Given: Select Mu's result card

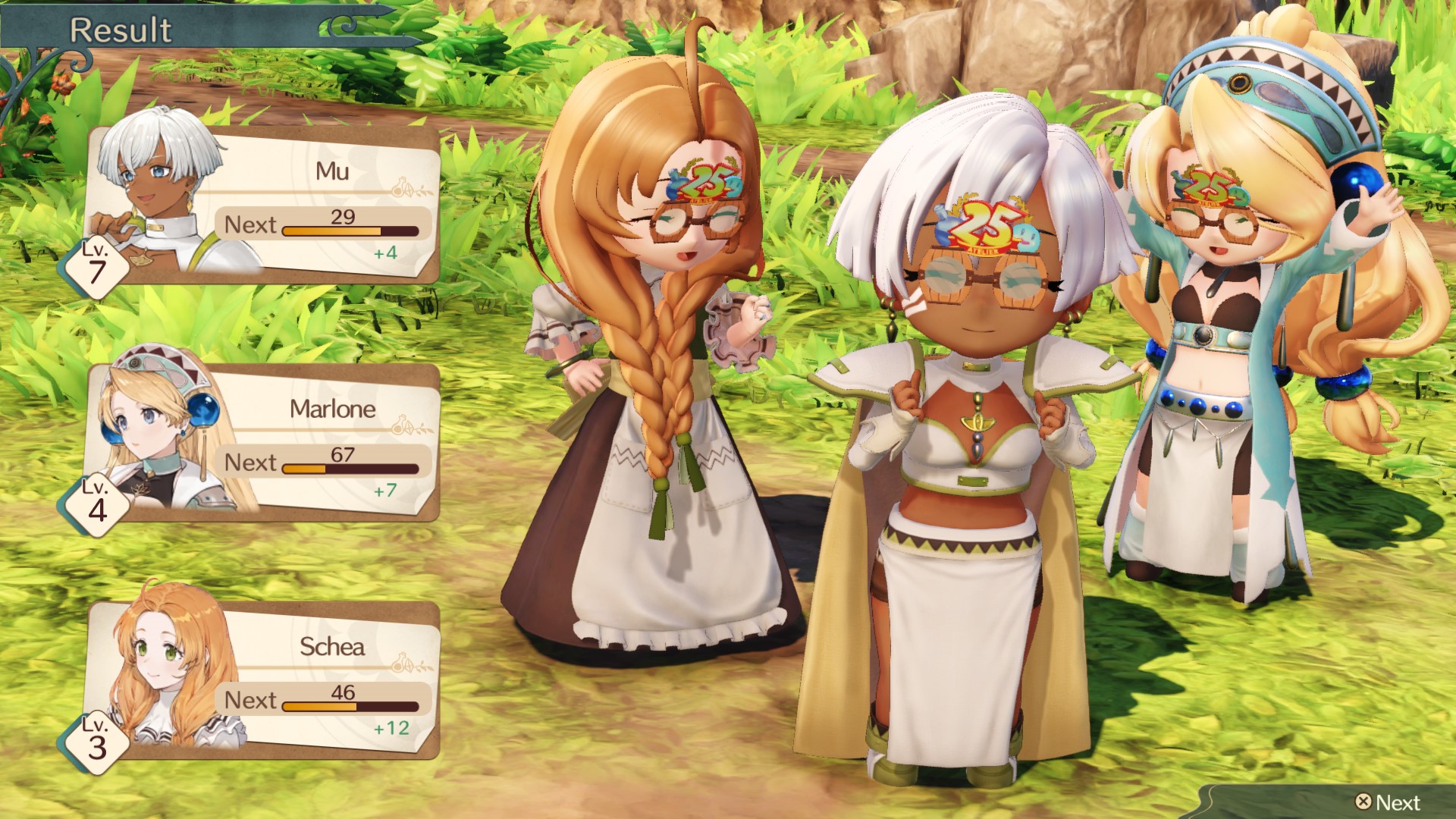Looking at the screenshot, I should click(262, 205).
